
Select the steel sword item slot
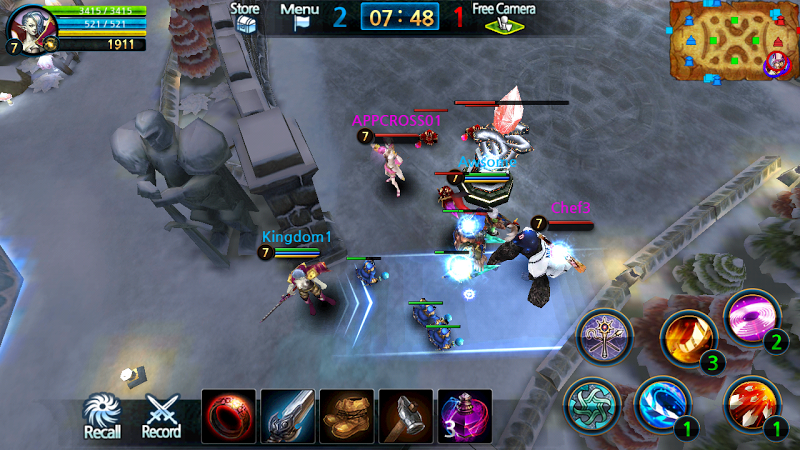pos(288,416)
